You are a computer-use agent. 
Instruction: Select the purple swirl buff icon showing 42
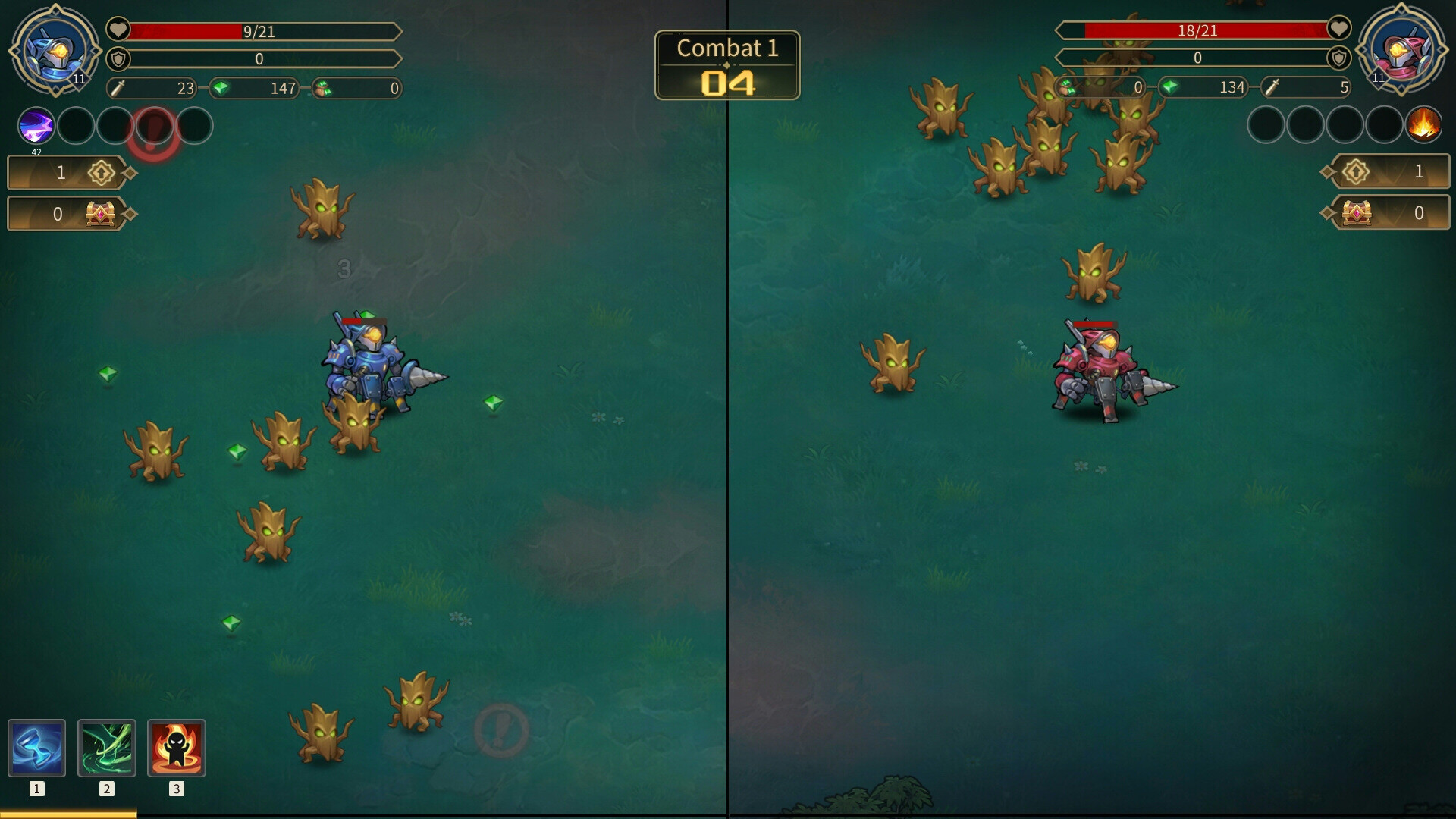coord(35,126)
